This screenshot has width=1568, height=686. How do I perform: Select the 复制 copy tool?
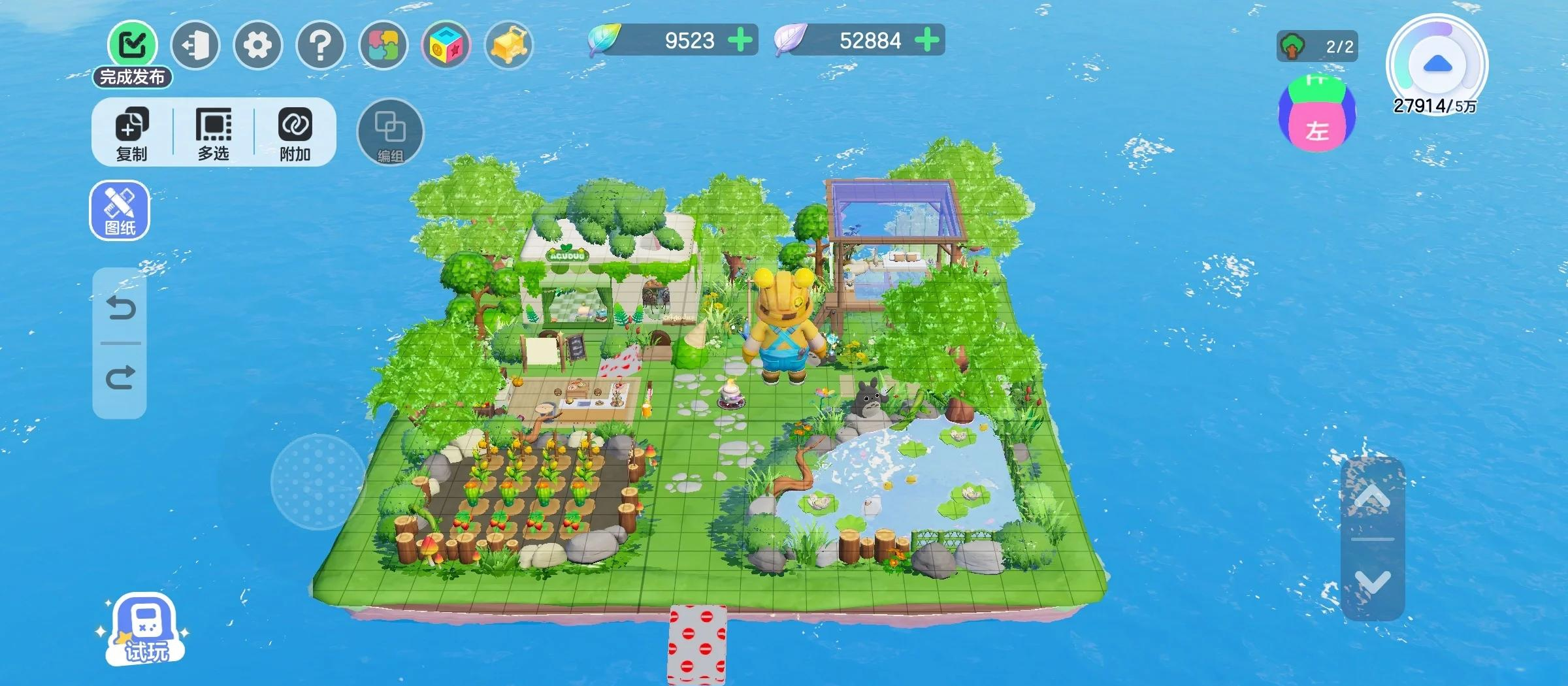[131, 133]
